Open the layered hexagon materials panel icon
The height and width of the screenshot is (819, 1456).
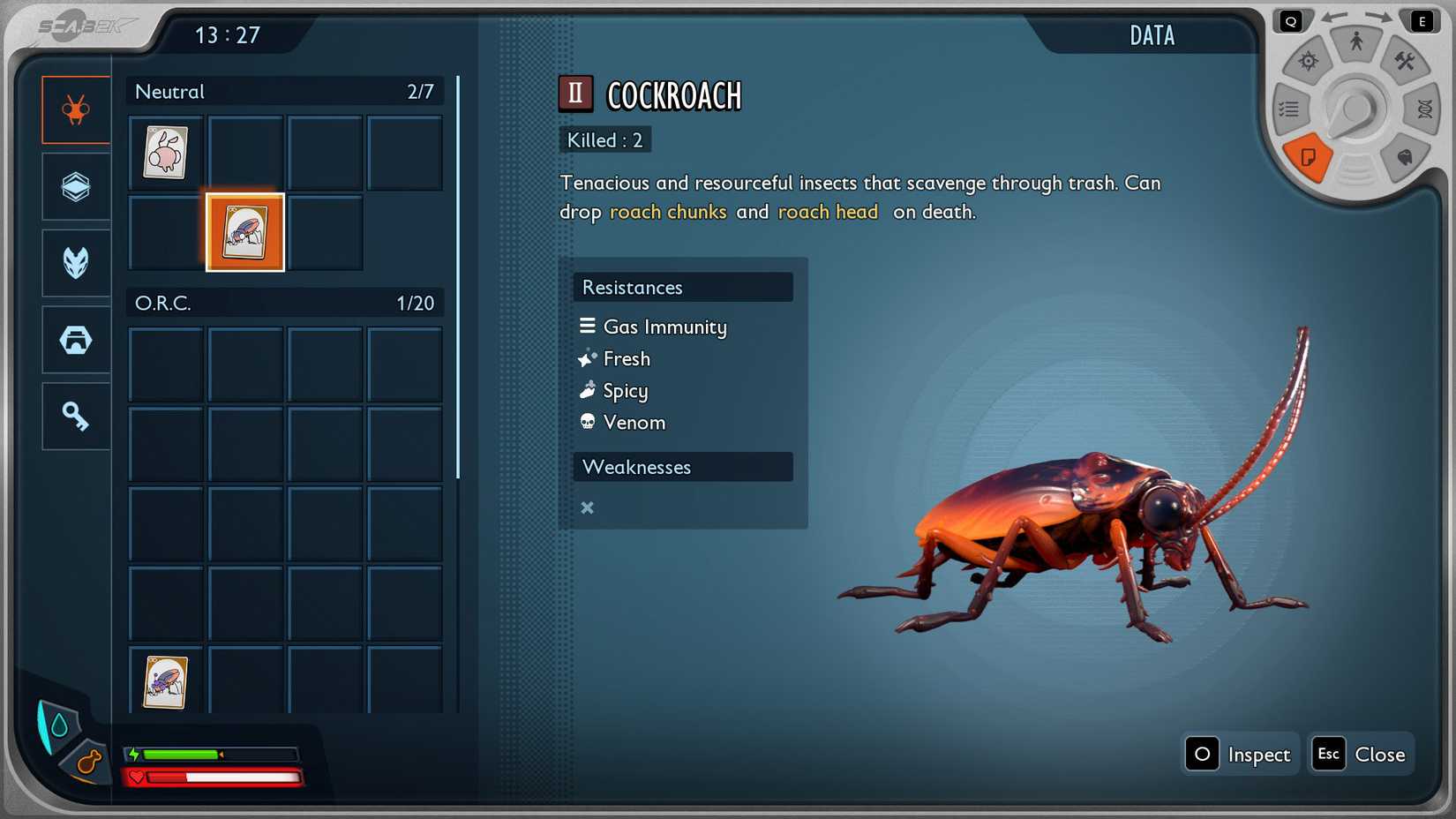[76, 185]
